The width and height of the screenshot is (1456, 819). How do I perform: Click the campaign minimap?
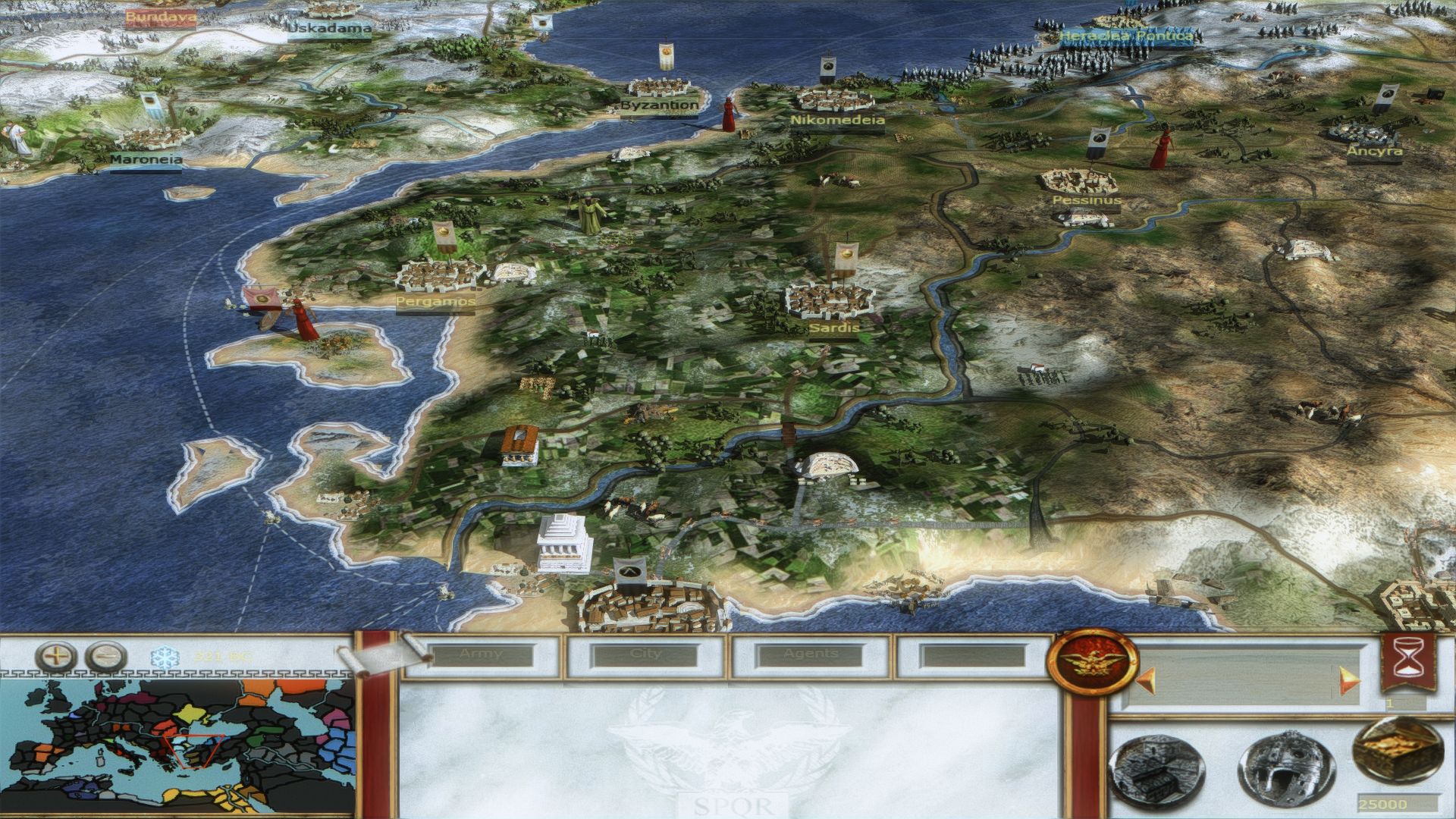(x=177, y=747)
